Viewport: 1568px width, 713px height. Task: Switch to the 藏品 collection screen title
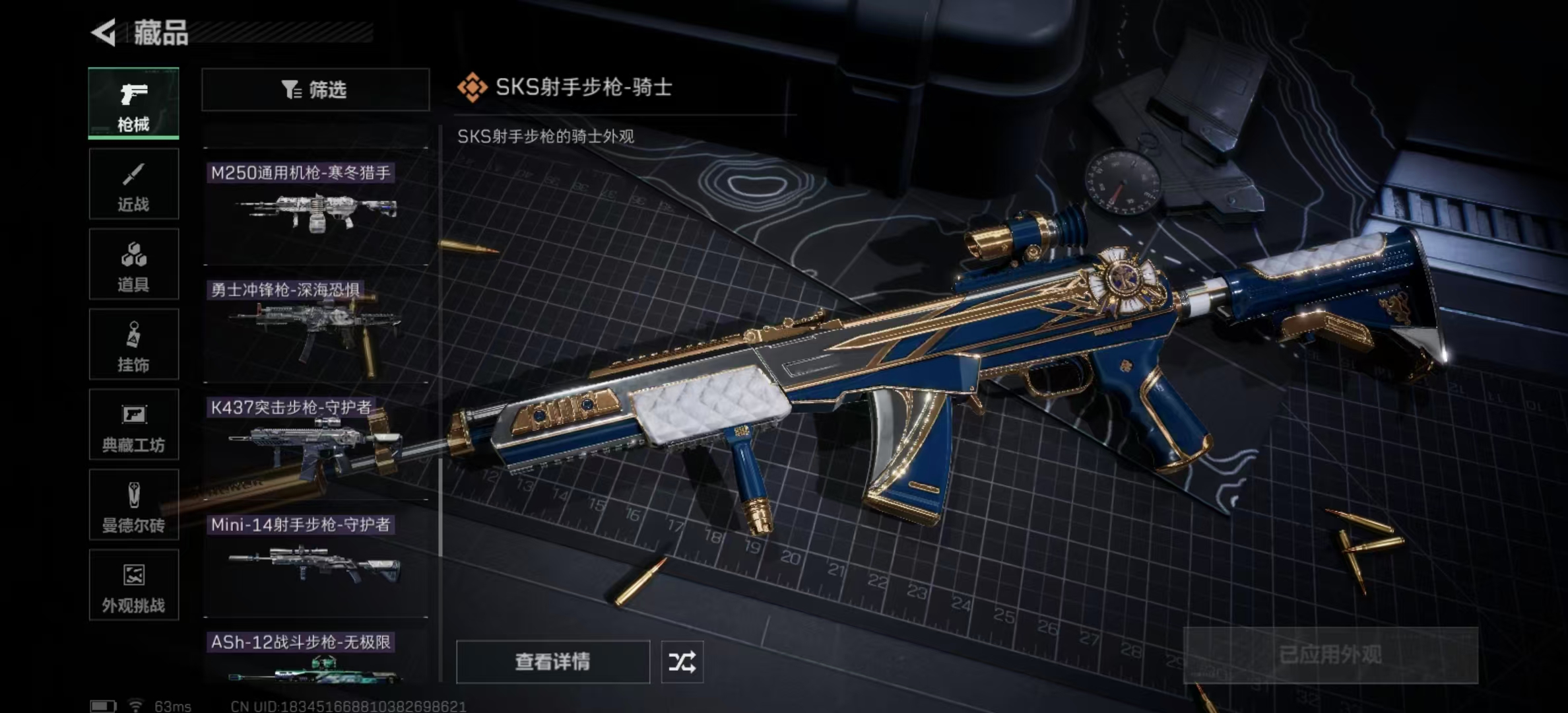click(x=158, y=34)
